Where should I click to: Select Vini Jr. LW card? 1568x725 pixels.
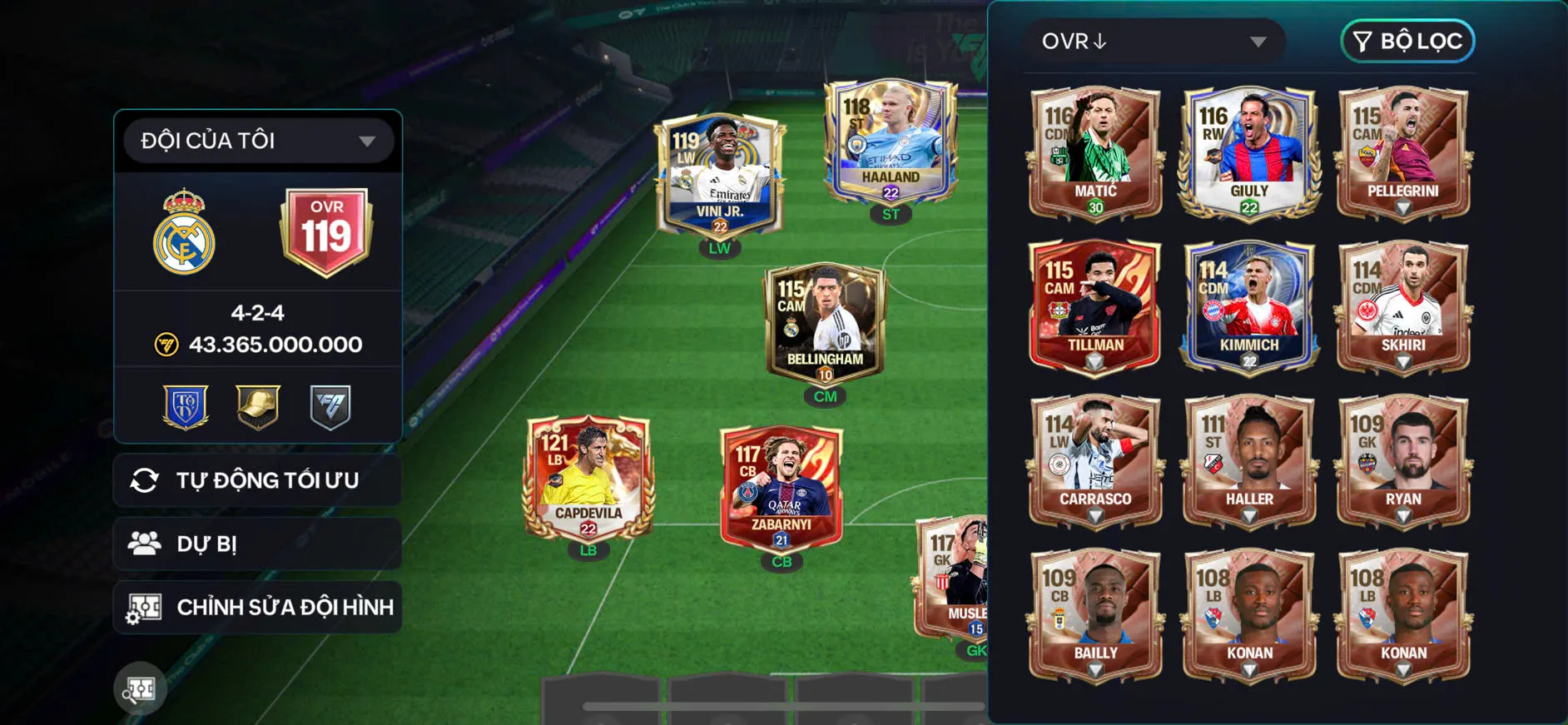720,176
